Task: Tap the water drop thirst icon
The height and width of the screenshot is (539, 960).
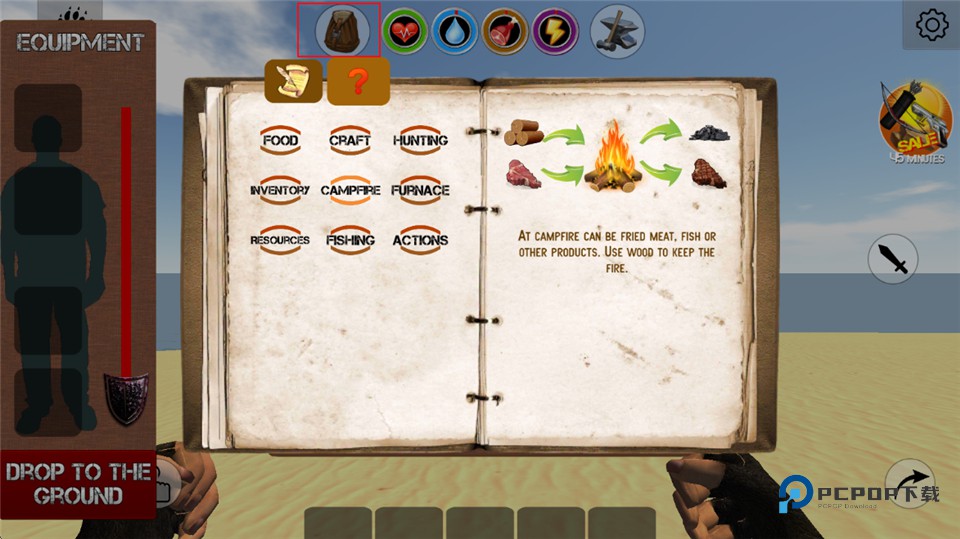Action: (x=455, y=31)
